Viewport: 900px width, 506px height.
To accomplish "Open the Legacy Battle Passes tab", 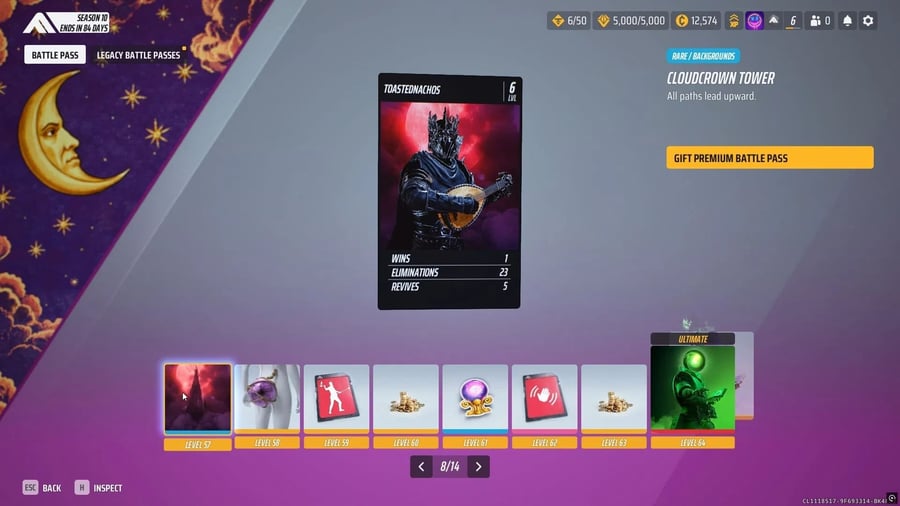I will tap(137, 56).
